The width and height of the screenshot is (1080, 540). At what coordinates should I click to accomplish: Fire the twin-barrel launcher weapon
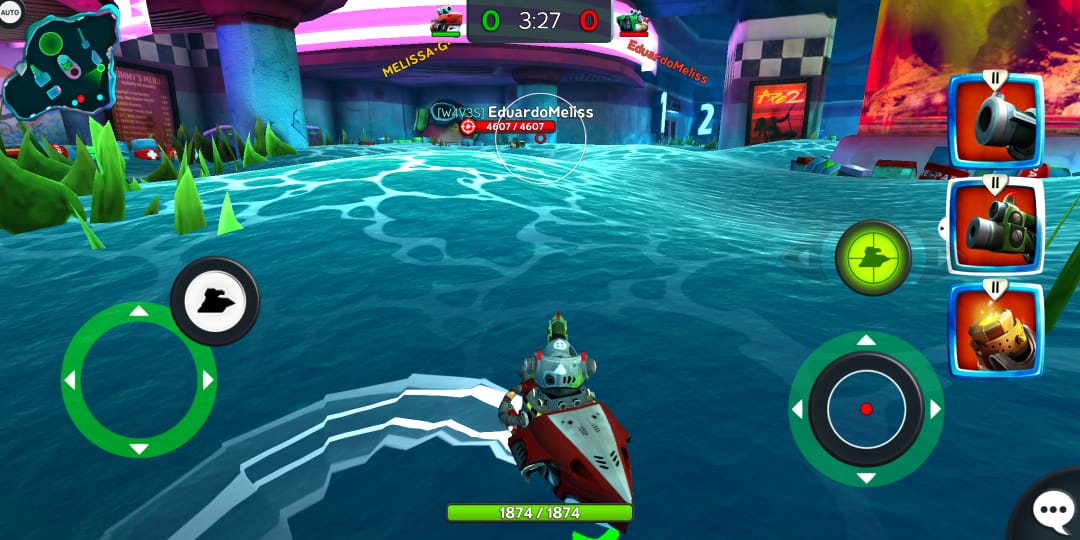point(995,226)
